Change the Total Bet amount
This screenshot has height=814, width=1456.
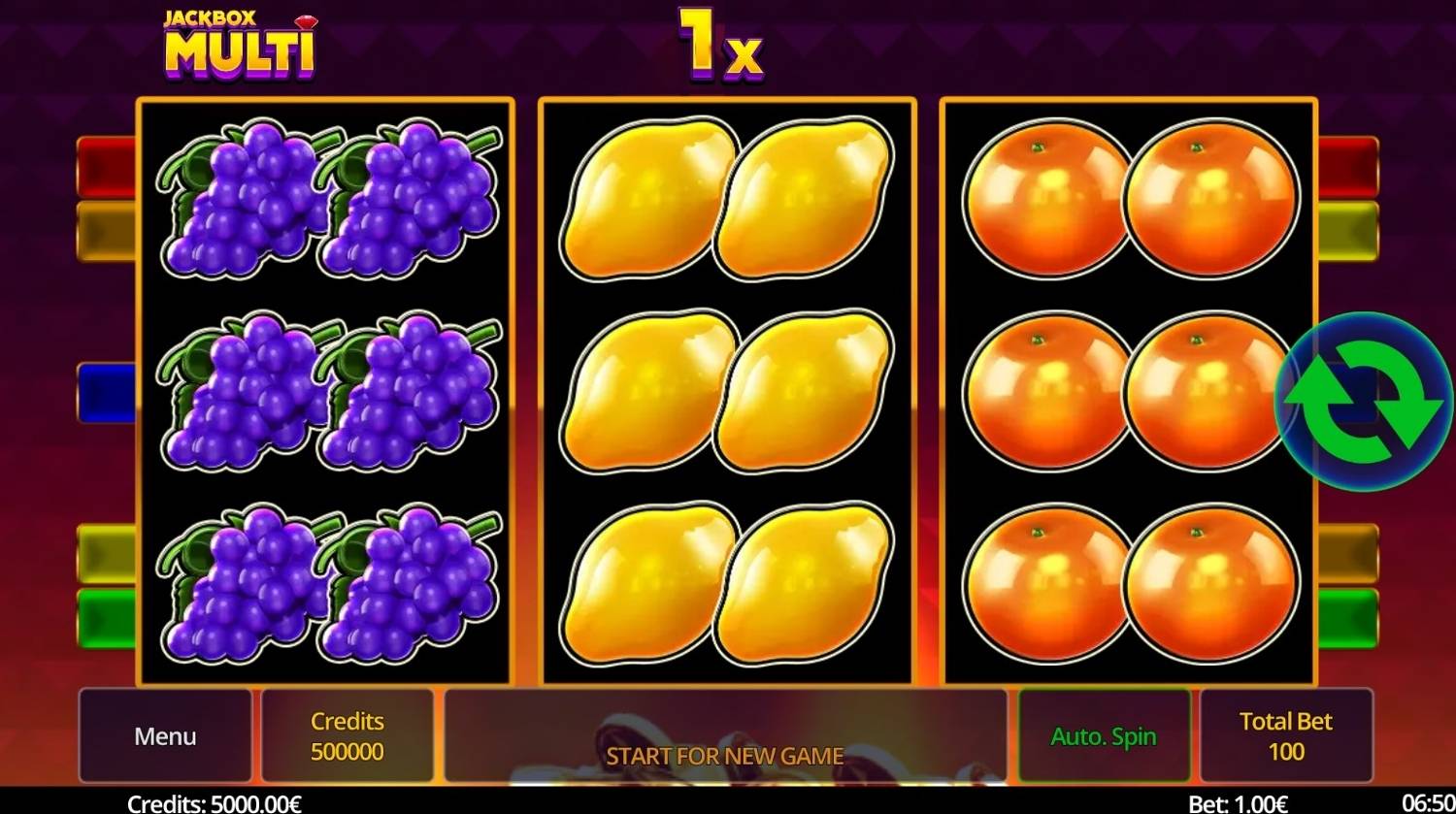click(x=1285, y=735)
